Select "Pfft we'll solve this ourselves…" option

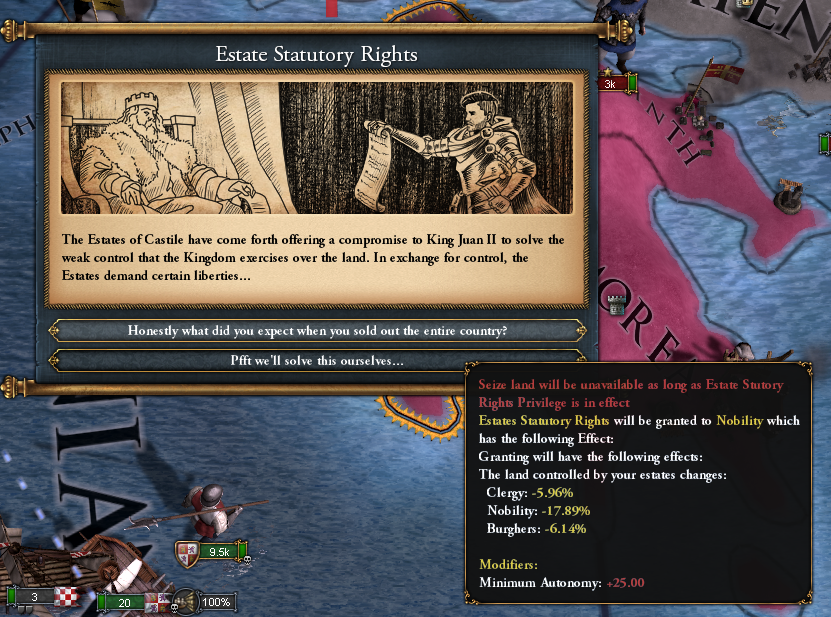316,360
